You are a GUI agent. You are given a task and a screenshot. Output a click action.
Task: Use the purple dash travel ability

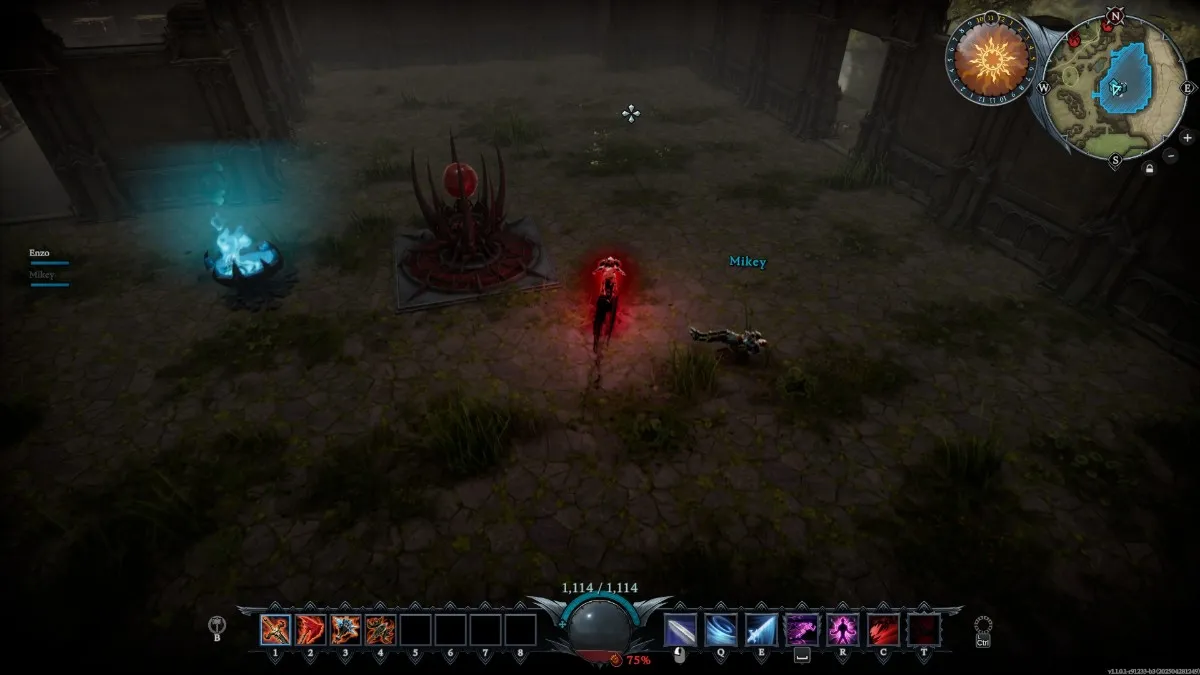pyautogui.click(x=801, y=629)
